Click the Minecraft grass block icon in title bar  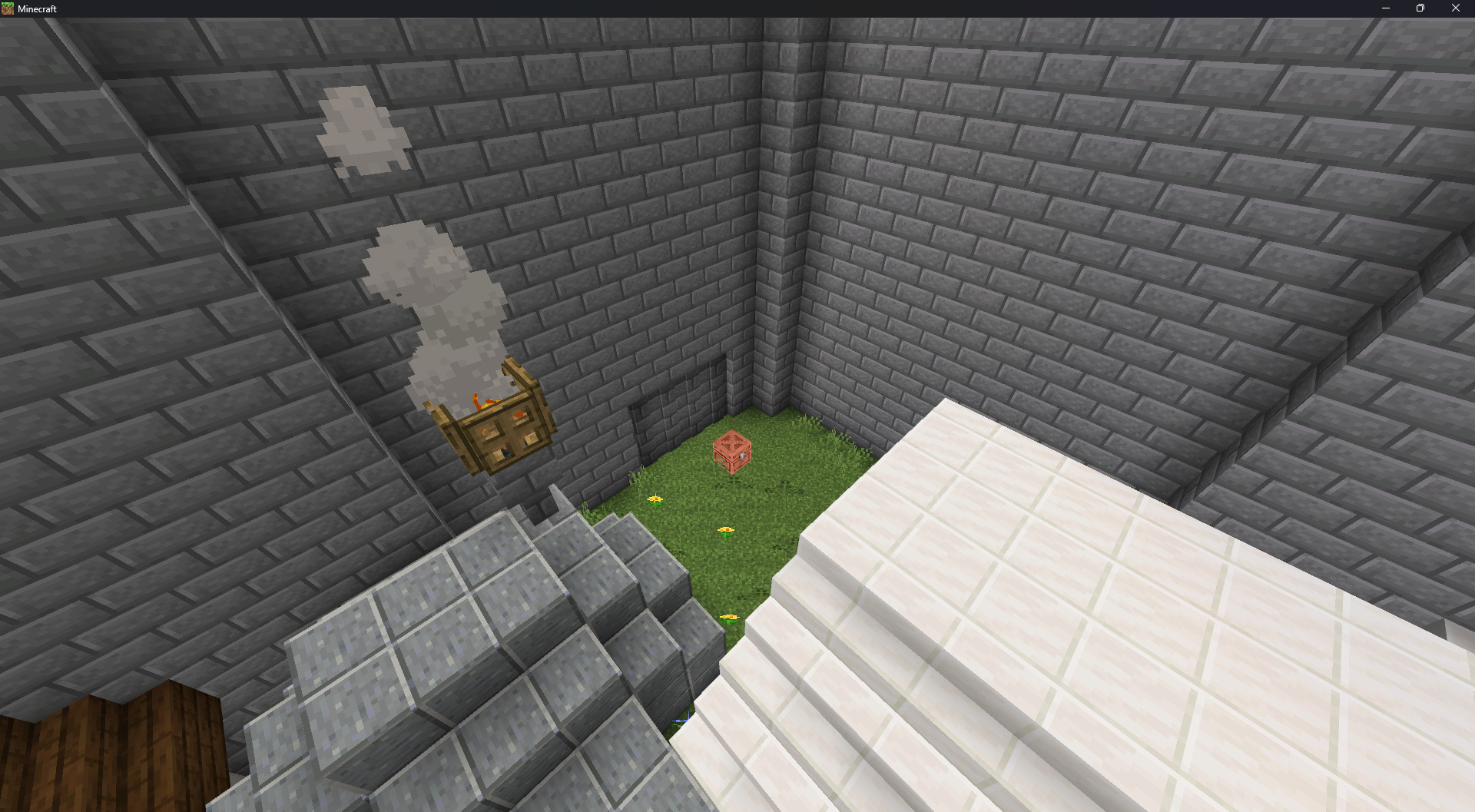(8, 8)
